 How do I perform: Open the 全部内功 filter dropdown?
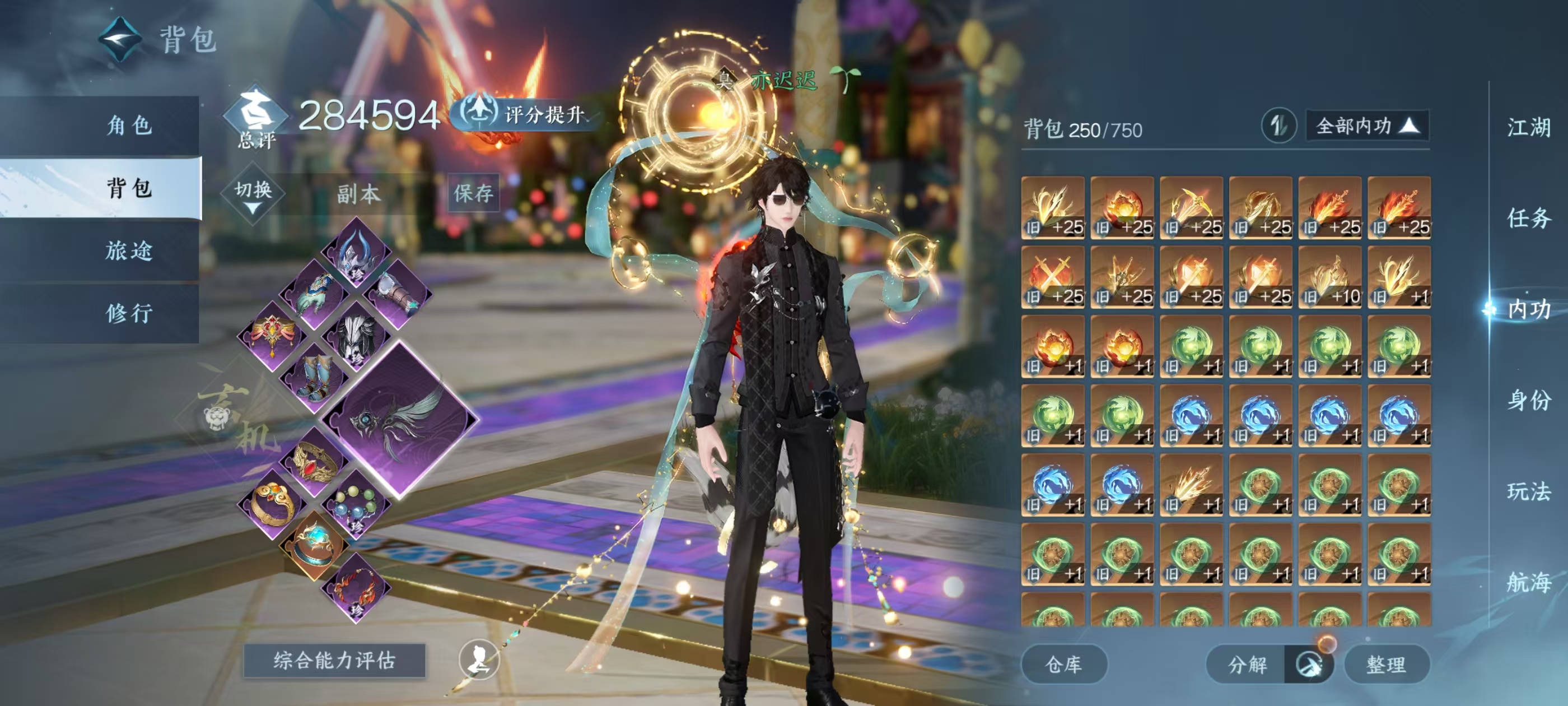pyautogui.click(x=1366, y=126)
